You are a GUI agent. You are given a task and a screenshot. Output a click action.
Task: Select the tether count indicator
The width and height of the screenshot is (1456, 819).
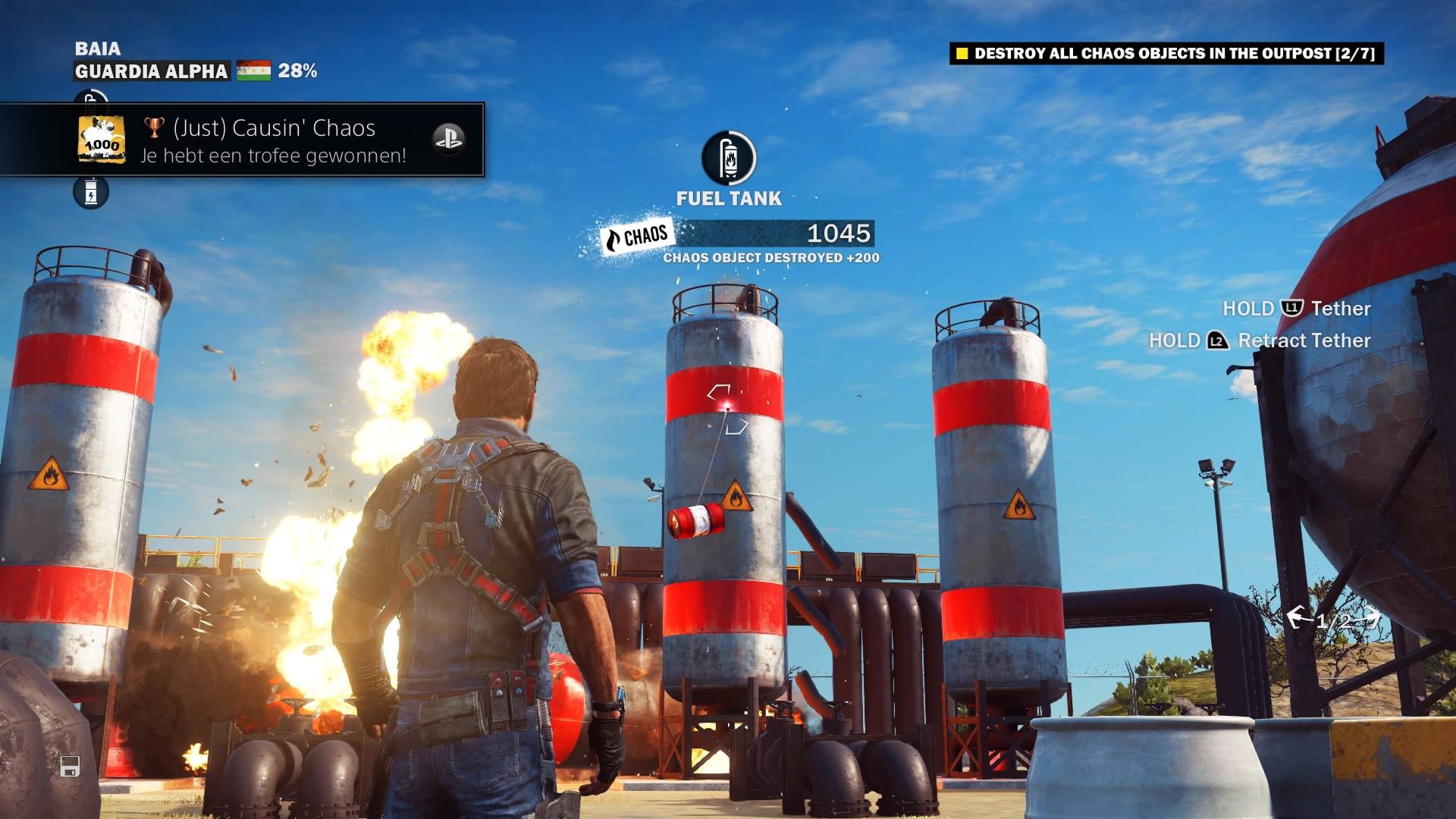tap(1332, 620)
